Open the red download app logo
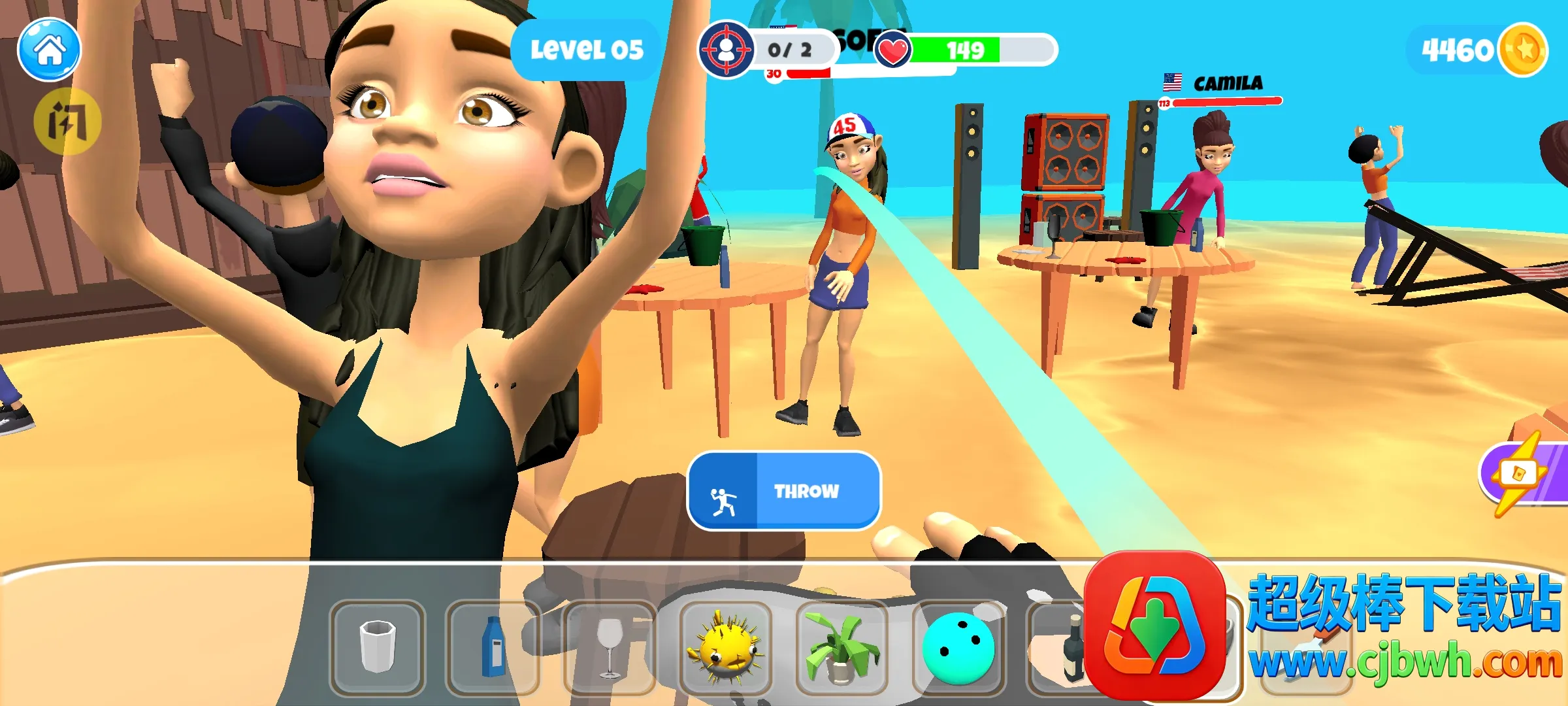The image size is (1568, 706). point(1155,624)
